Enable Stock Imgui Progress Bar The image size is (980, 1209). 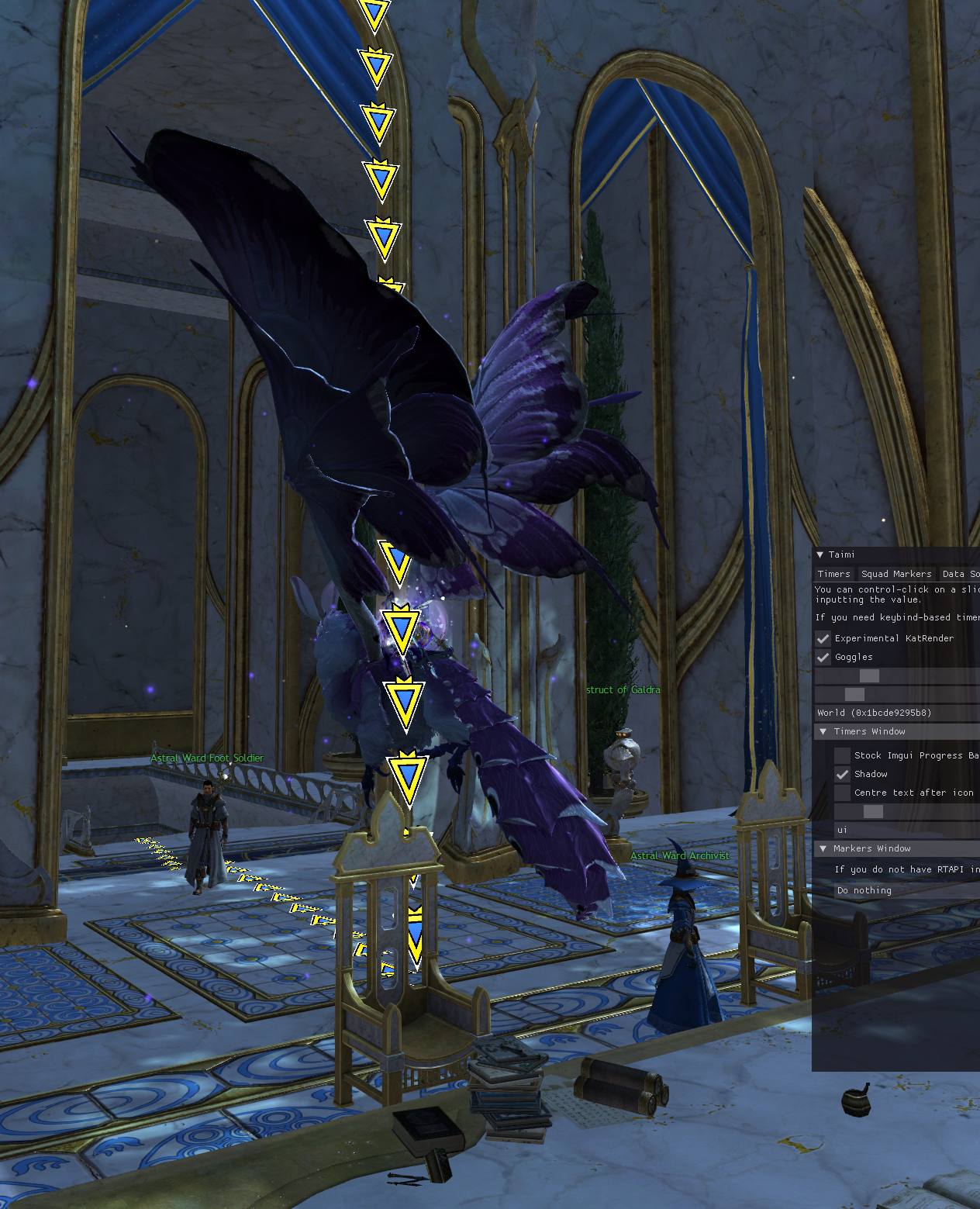843,755
